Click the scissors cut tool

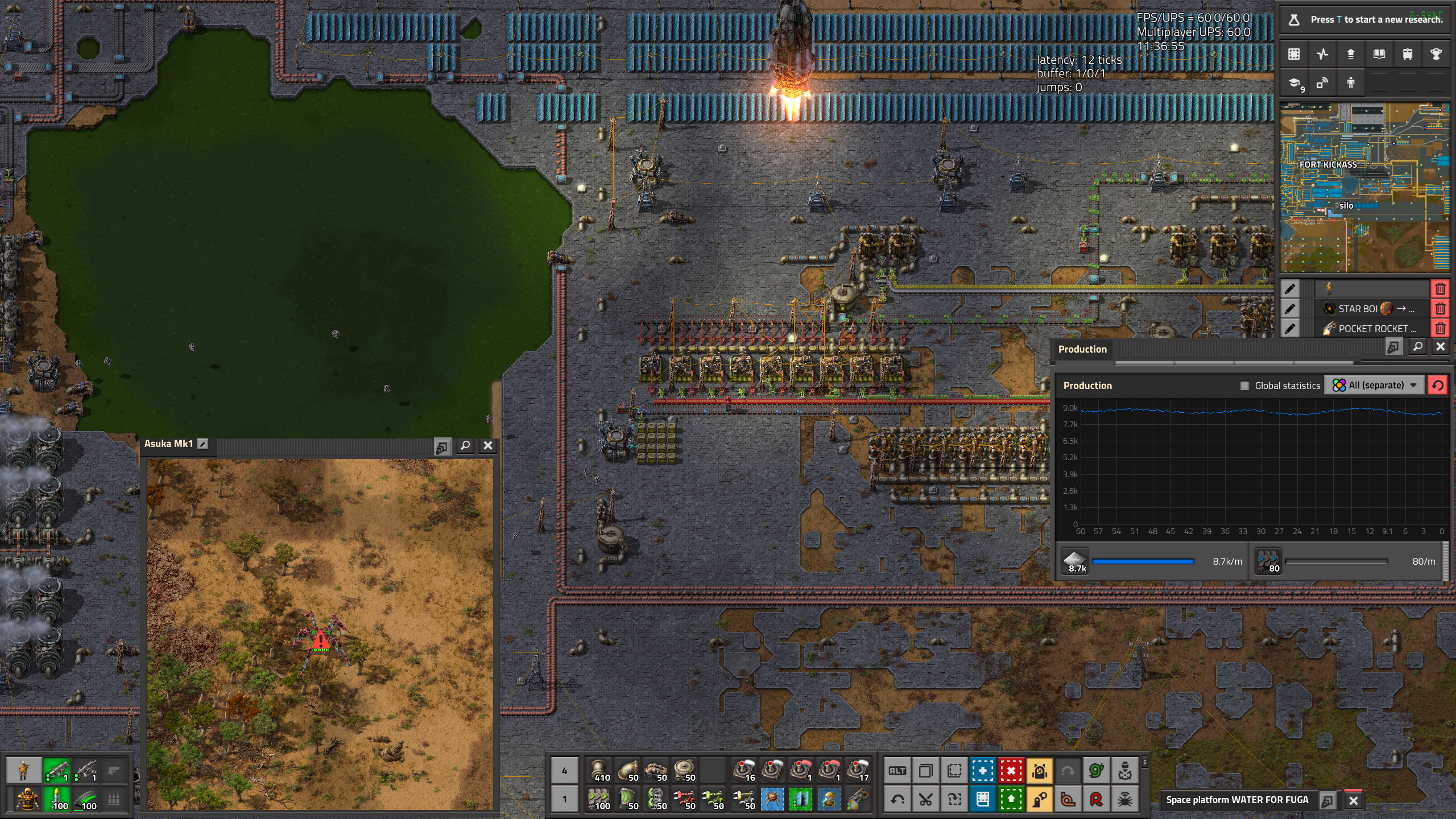point(926,800)
